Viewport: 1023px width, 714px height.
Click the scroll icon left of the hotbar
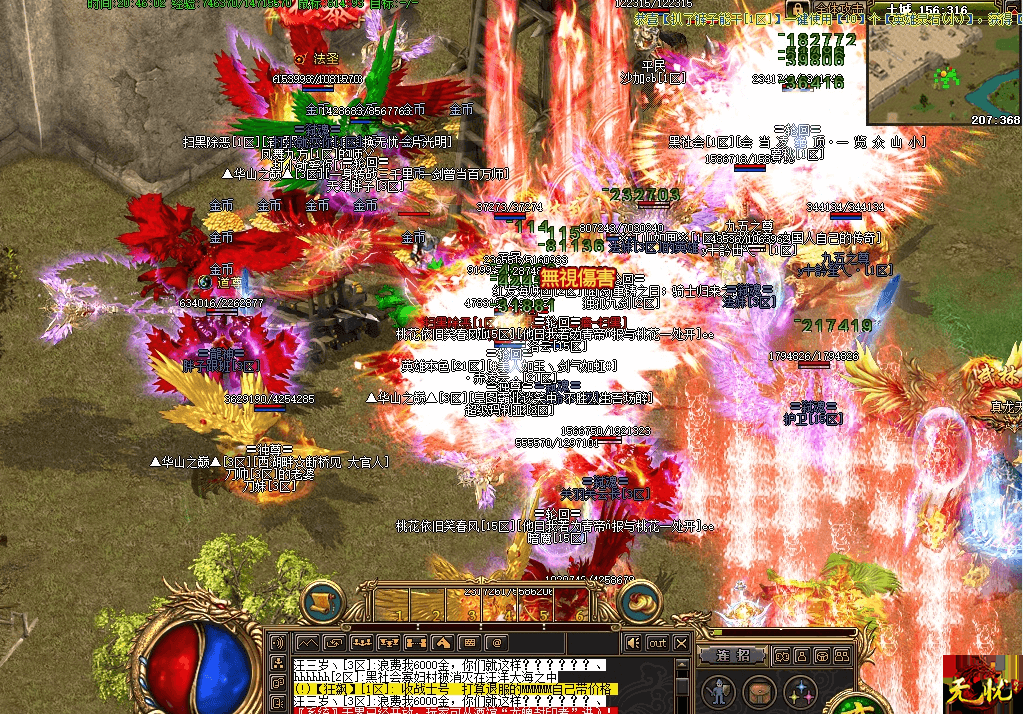323,601
